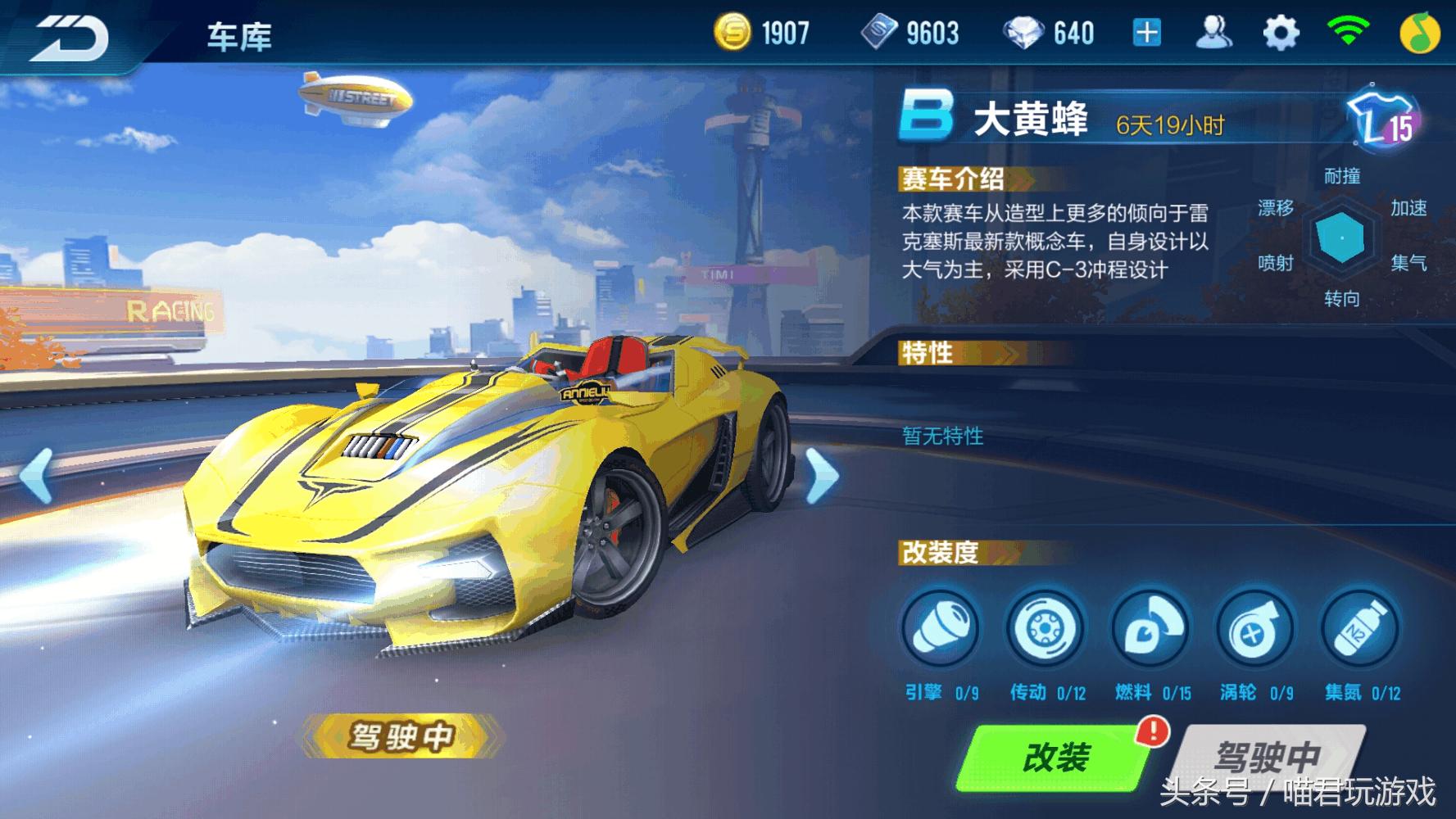Viewport: 1456px width, 819px height.
Task: Select the 涡轮 upgrade icon
Action: point(1256,628)
